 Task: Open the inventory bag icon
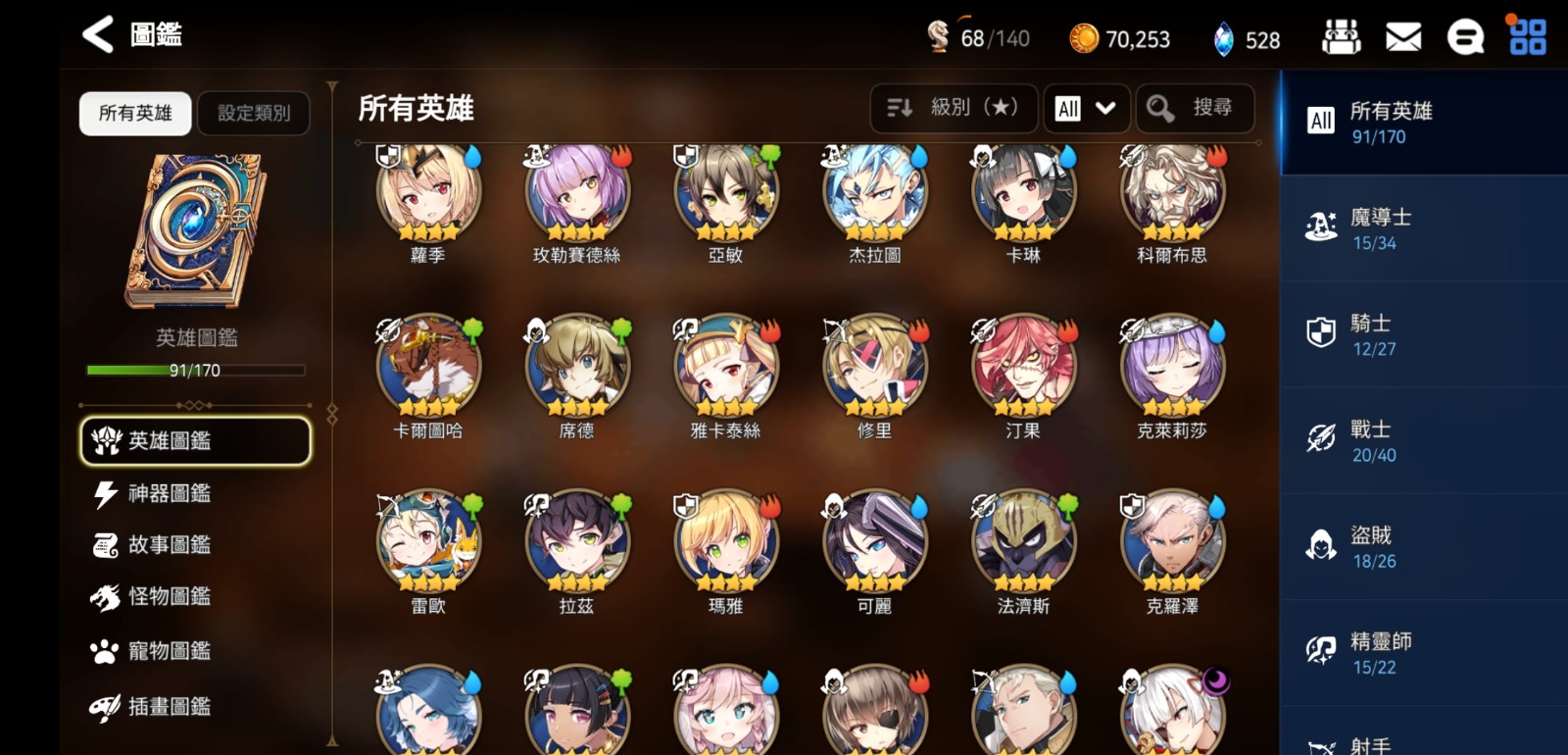click(1343, 36)
